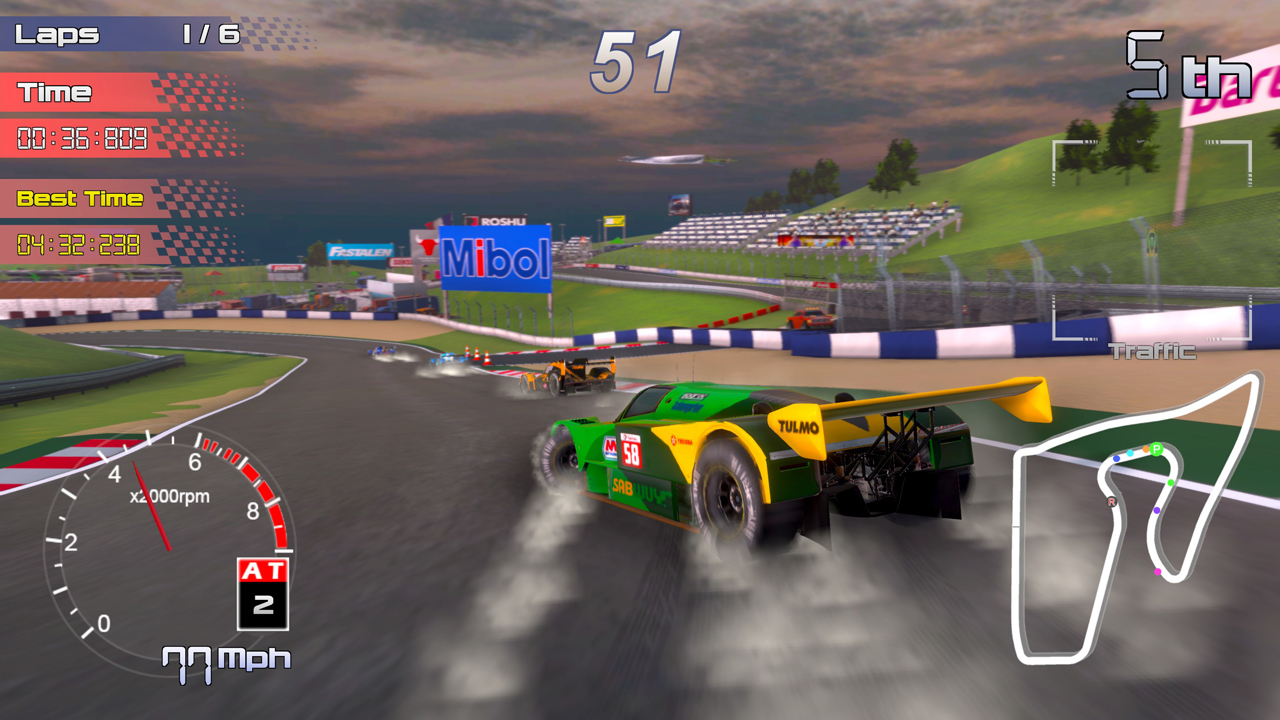This screenshot has width=1280, height=720.
Task: Open the magenta rival dot on the minimap
Action: [1157, 571]
